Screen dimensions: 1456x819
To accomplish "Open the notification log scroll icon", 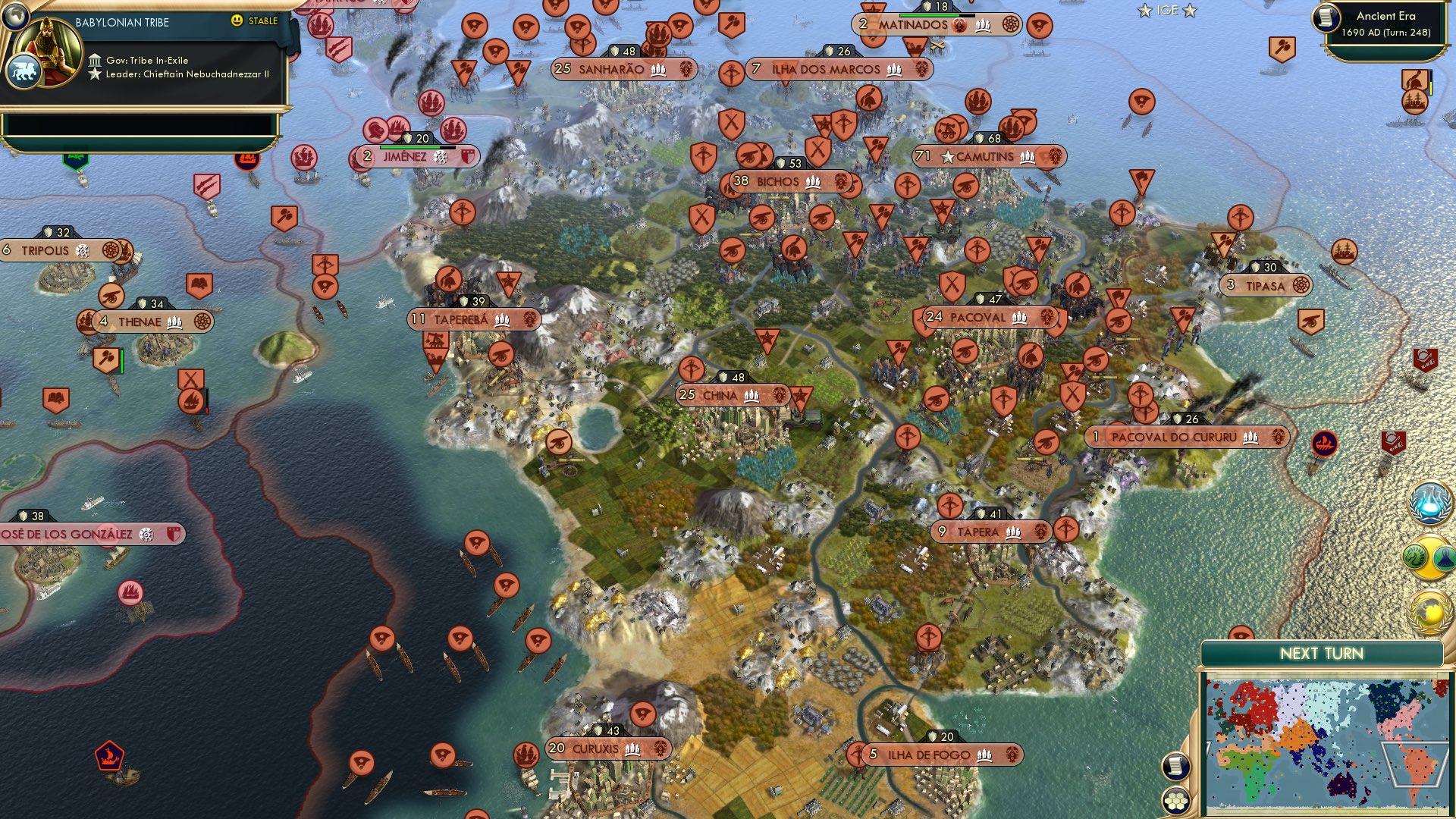I will [1175, 767].
